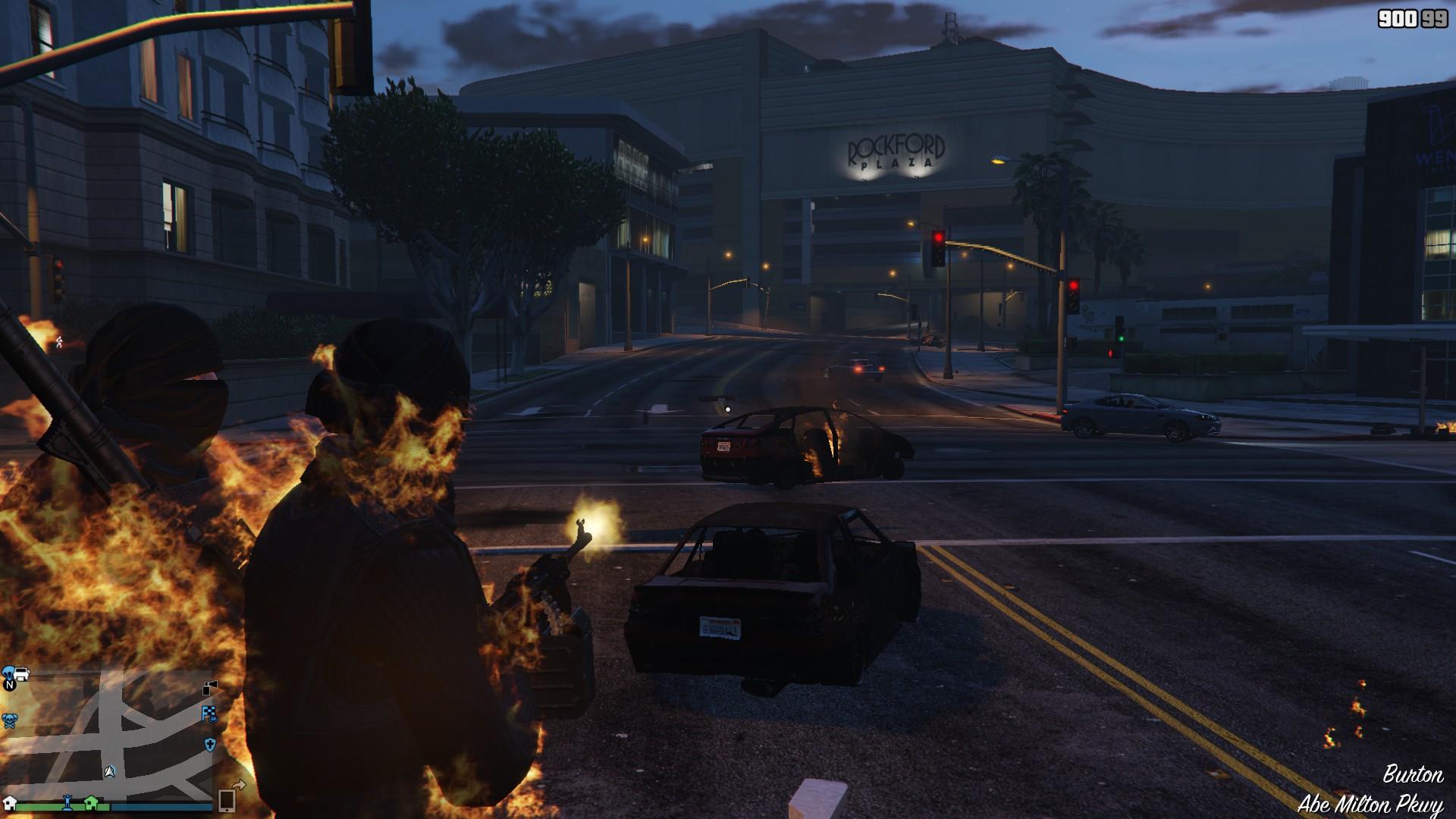Select the blue skull deathmatch blip
Viewport: 1456px width, 819px height.
tap(9, 720)
